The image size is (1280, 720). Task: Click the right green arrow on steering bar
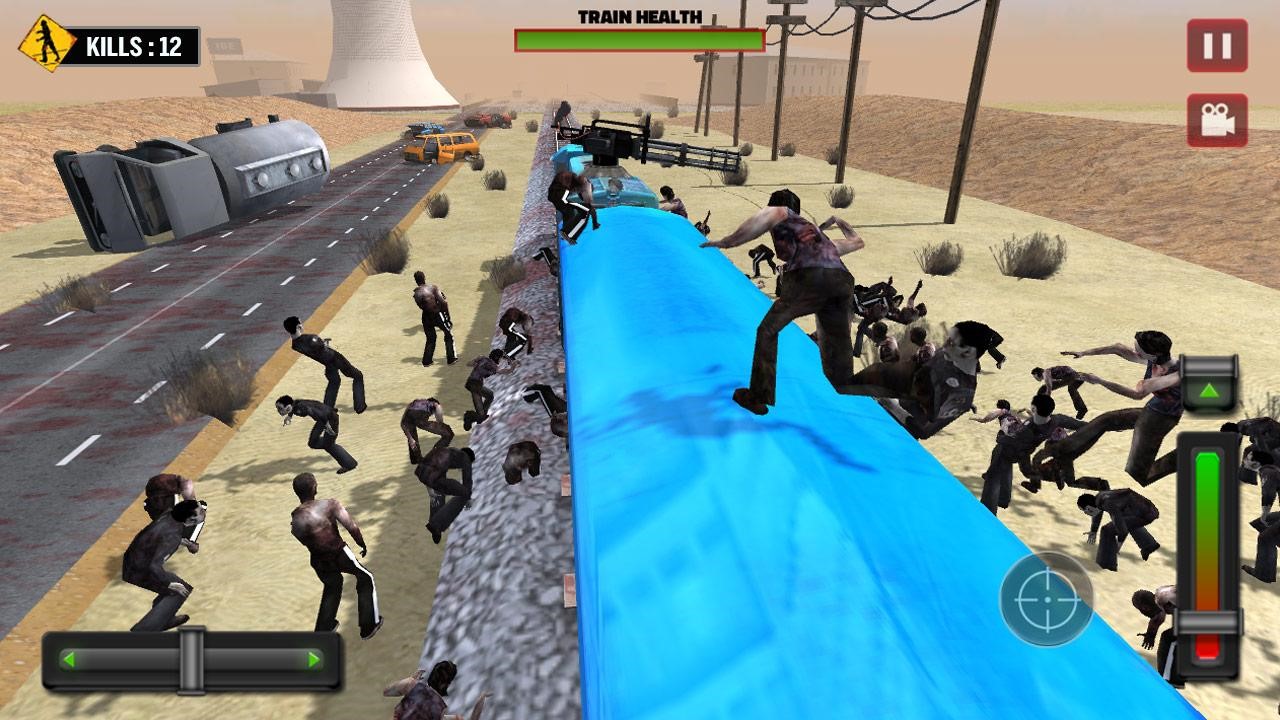tap(314, 660)
